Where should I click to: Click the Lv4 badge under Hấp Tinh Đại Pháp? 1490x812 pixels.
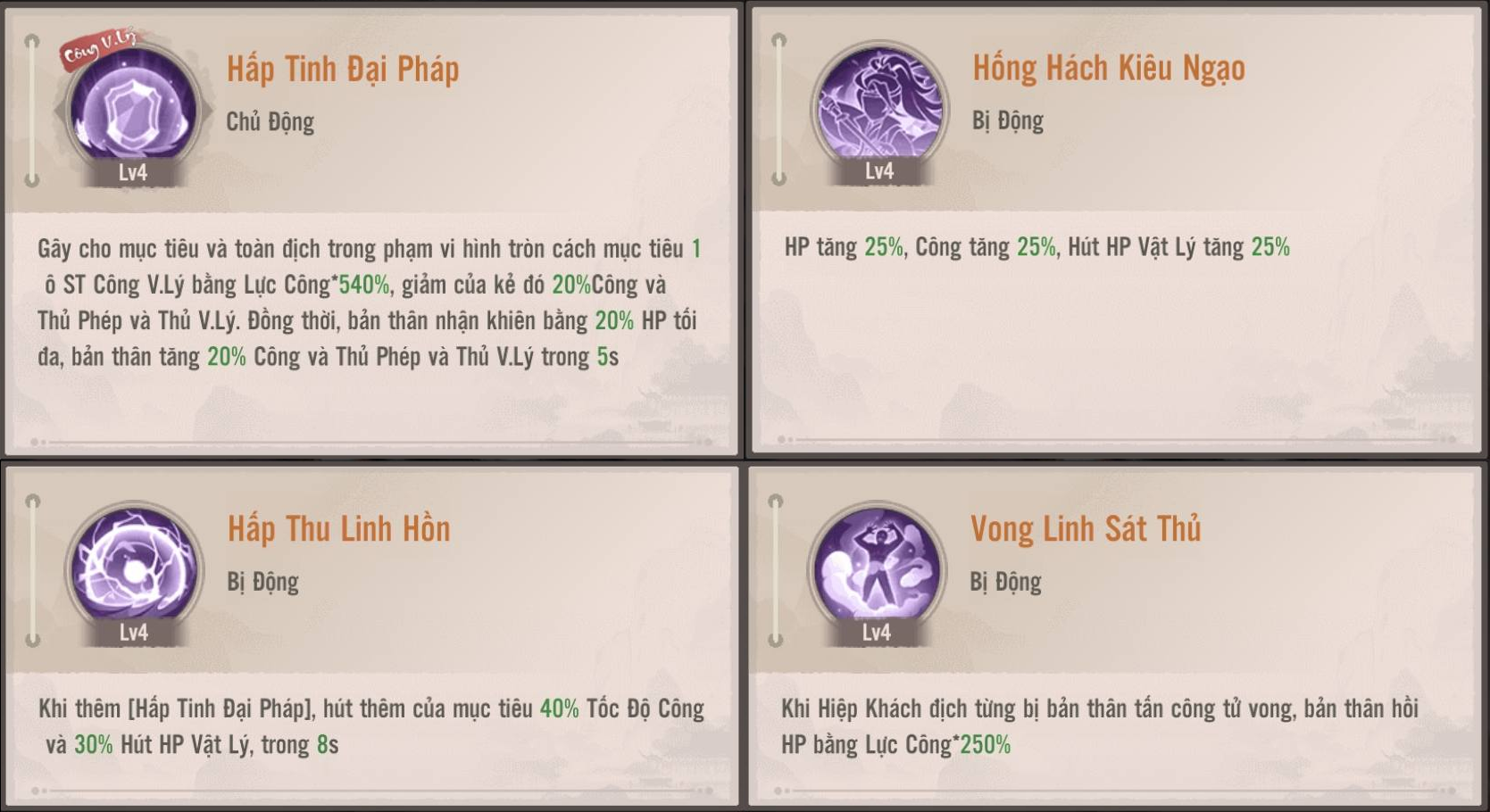(134, 171)
